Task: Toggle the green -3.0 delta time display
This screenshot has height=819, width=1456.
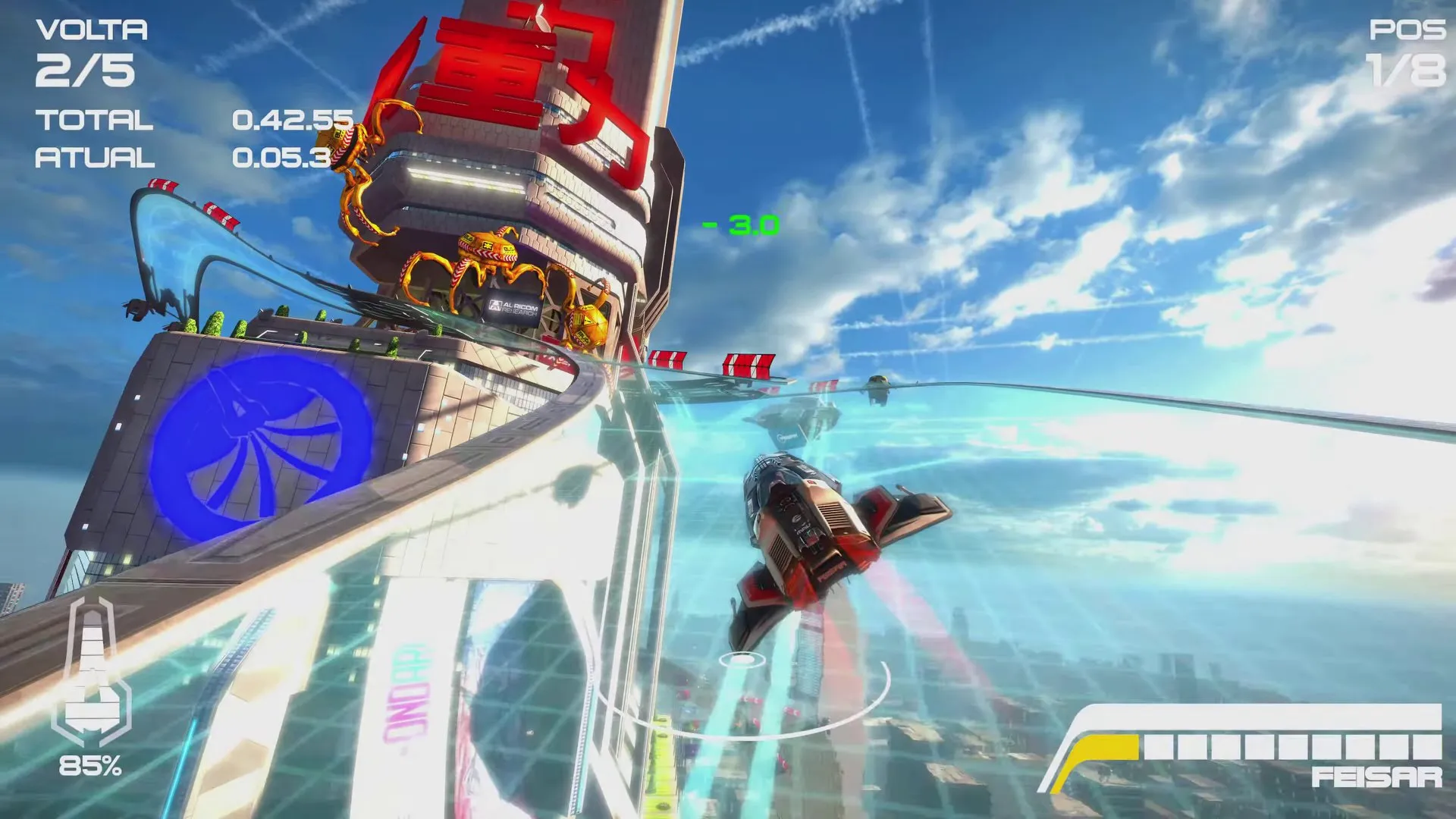Action: click(x=739, y=224)
